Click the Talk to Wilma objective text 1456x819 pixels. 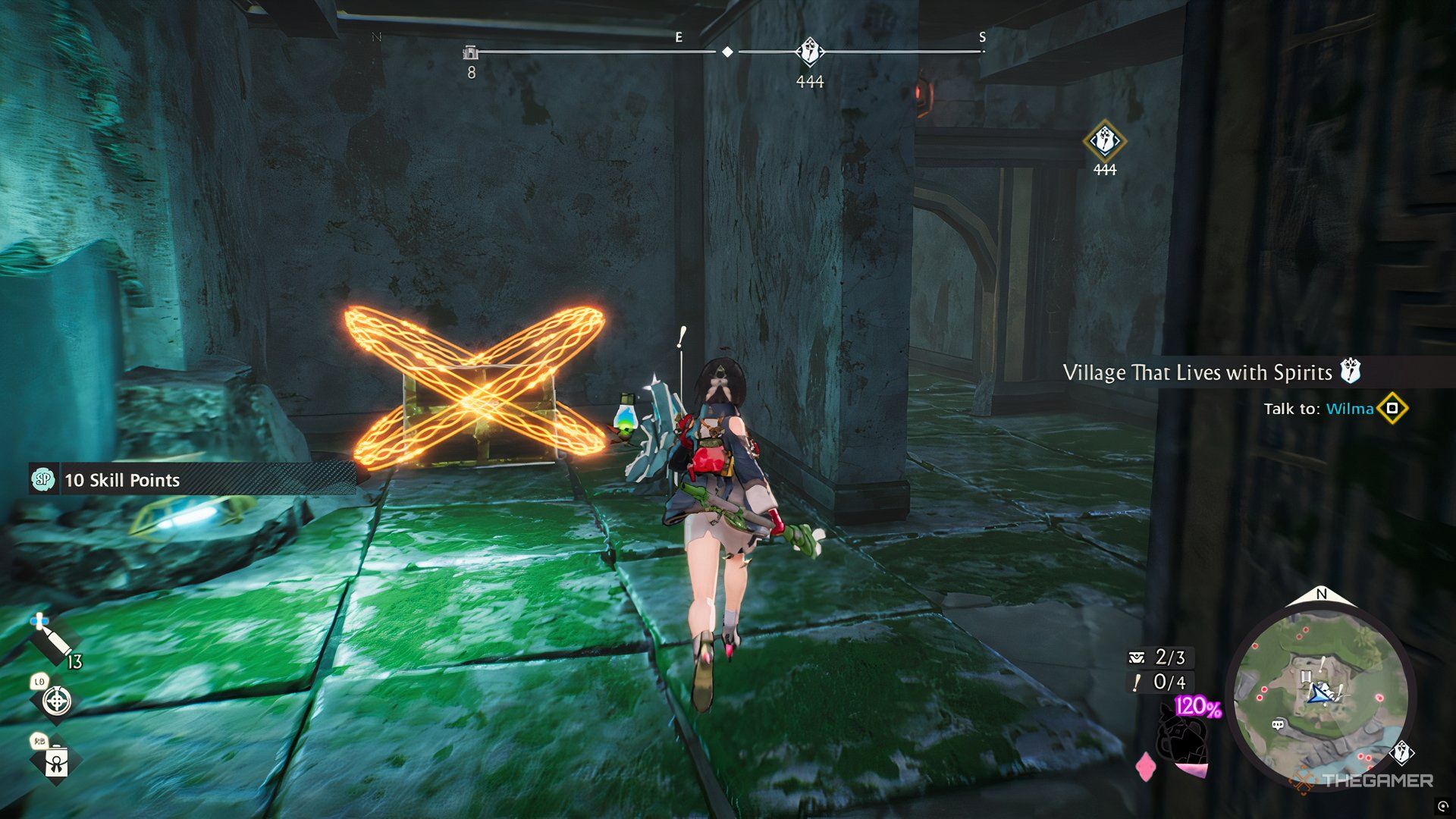(1318, 409)
